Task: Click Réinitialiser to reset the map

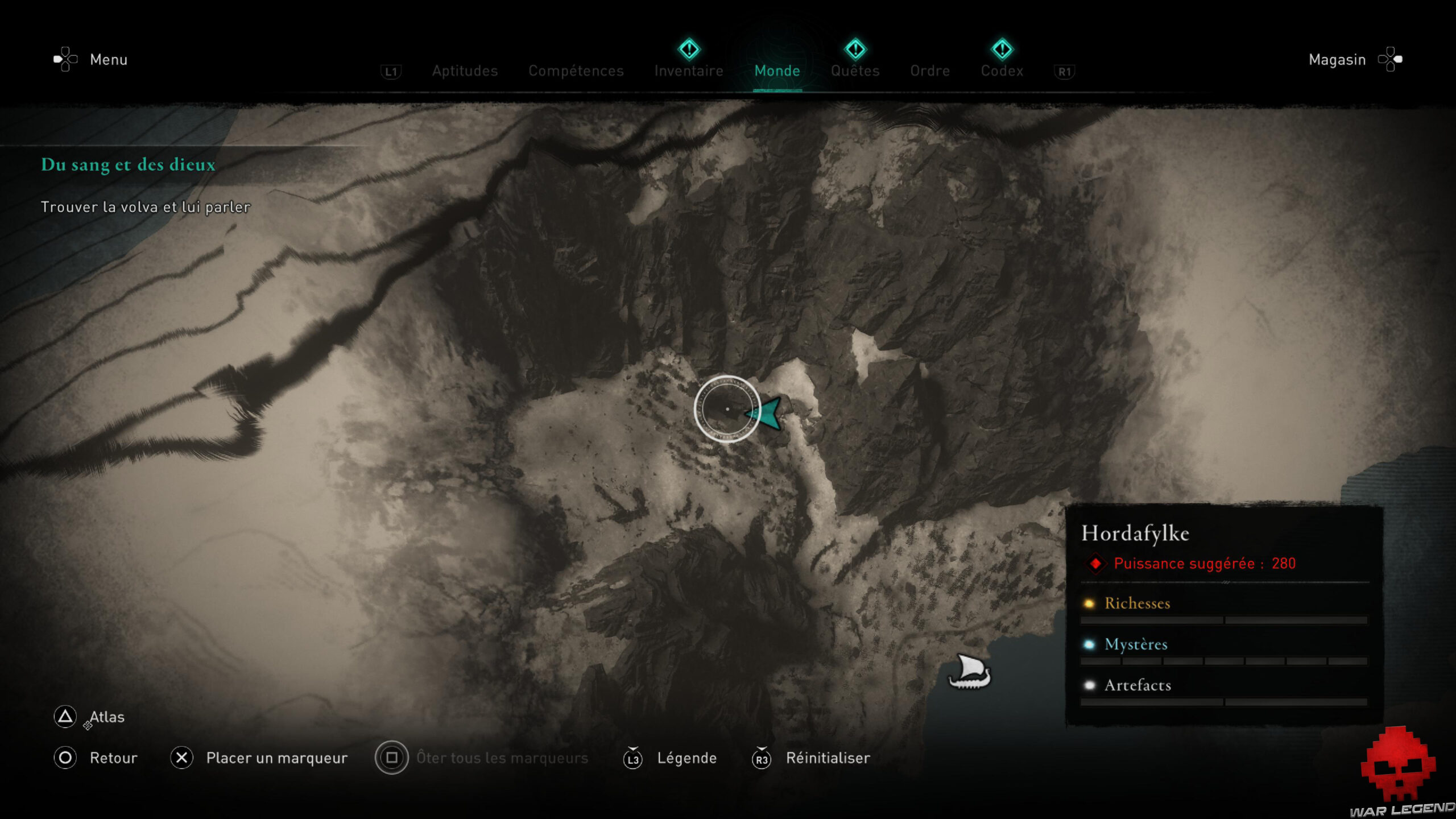Action: pyautogui.click(x=827, y=758)
